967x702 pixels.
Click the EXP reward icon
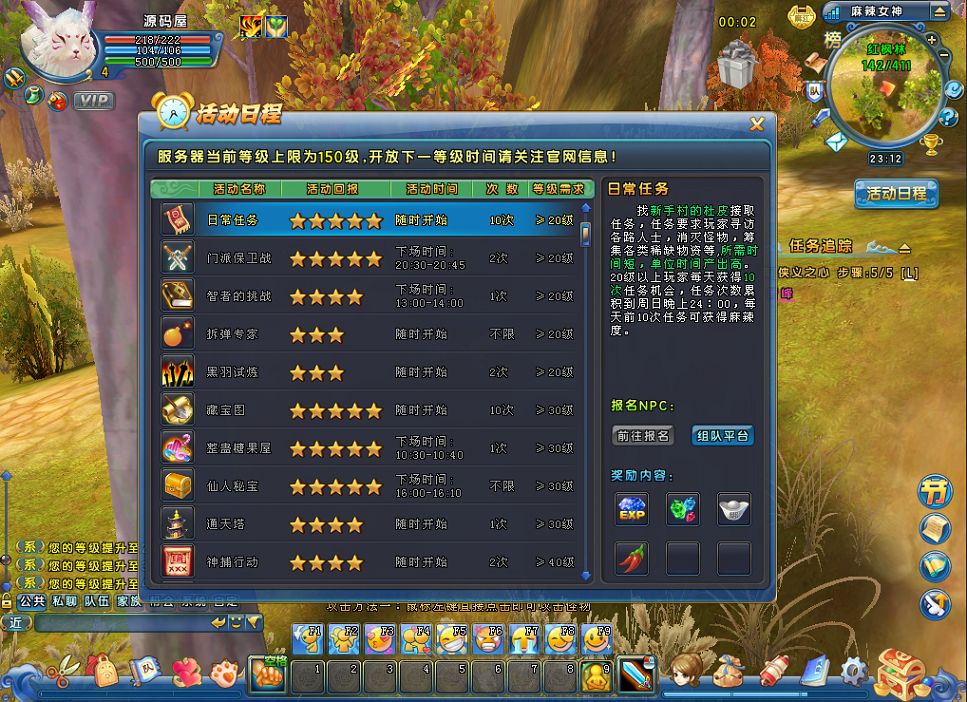click(x=632, y=509)
